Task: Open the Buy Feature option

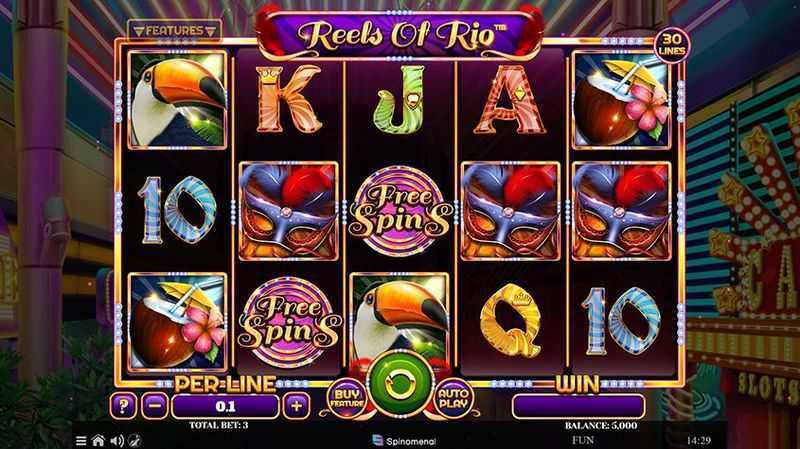Action: click(344, 398)
